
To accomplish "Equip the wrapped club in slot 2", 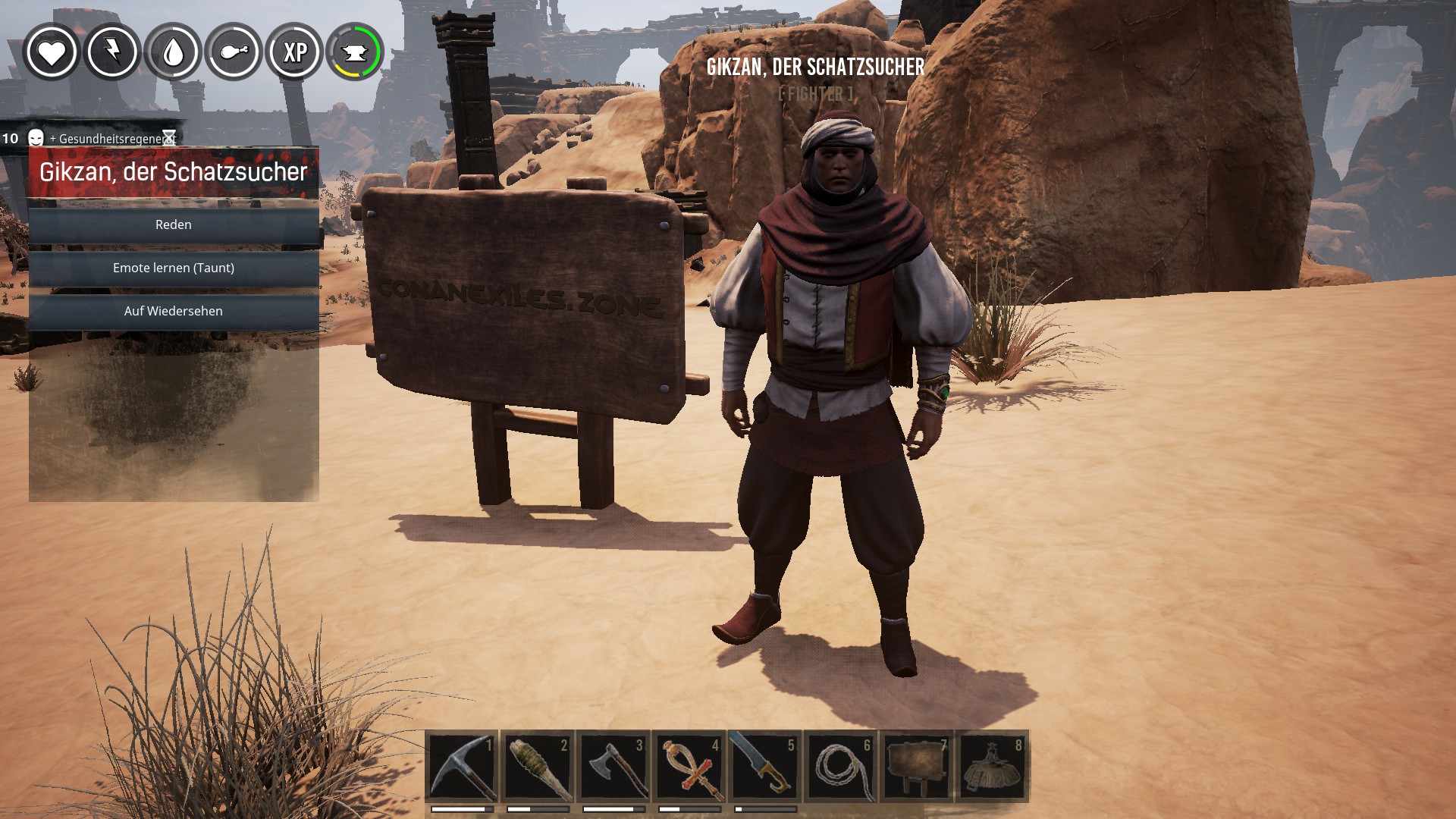I will coord(538,767).
